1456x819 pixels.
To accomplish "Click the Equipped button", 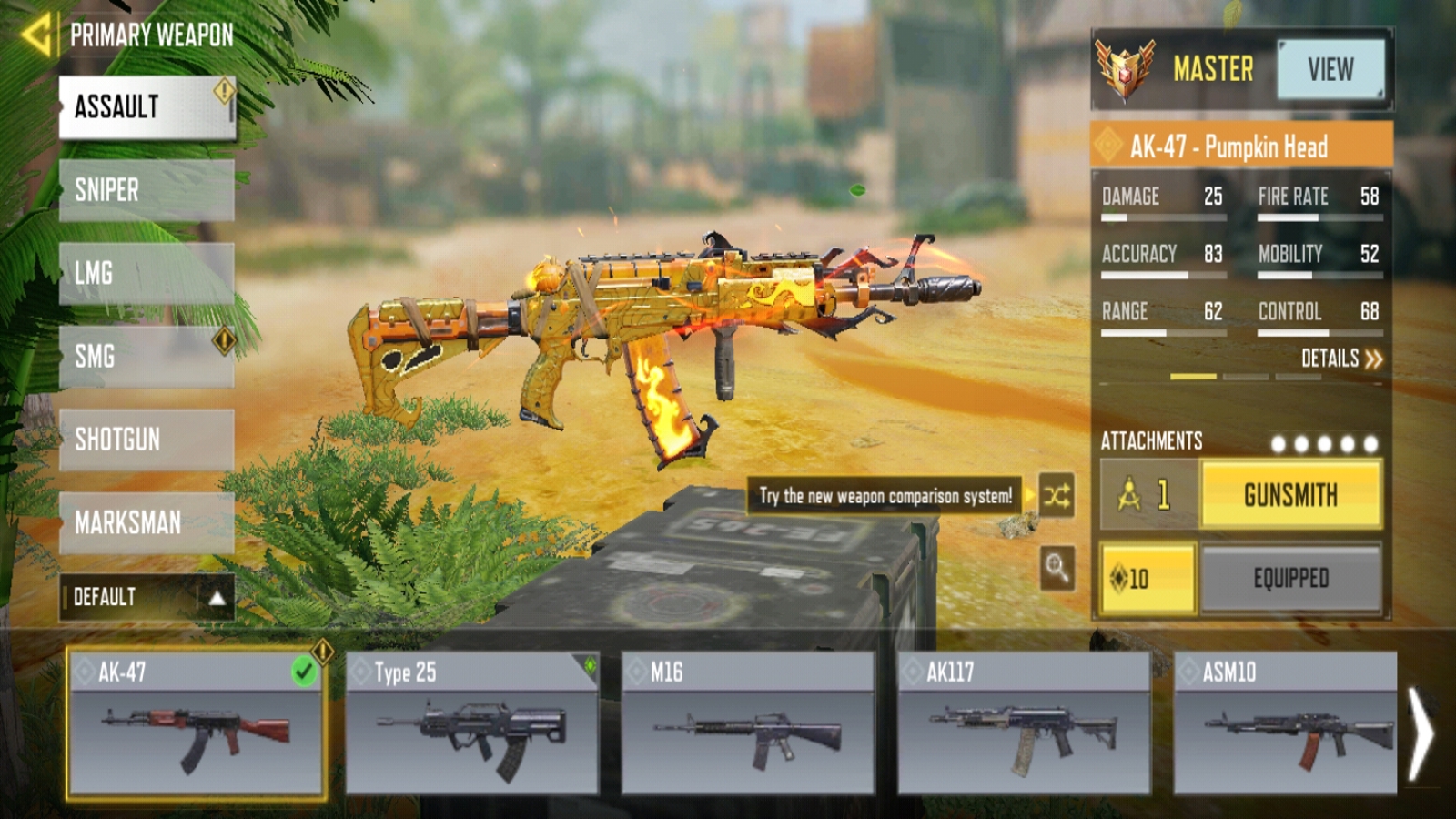I will pos(1290,578).
